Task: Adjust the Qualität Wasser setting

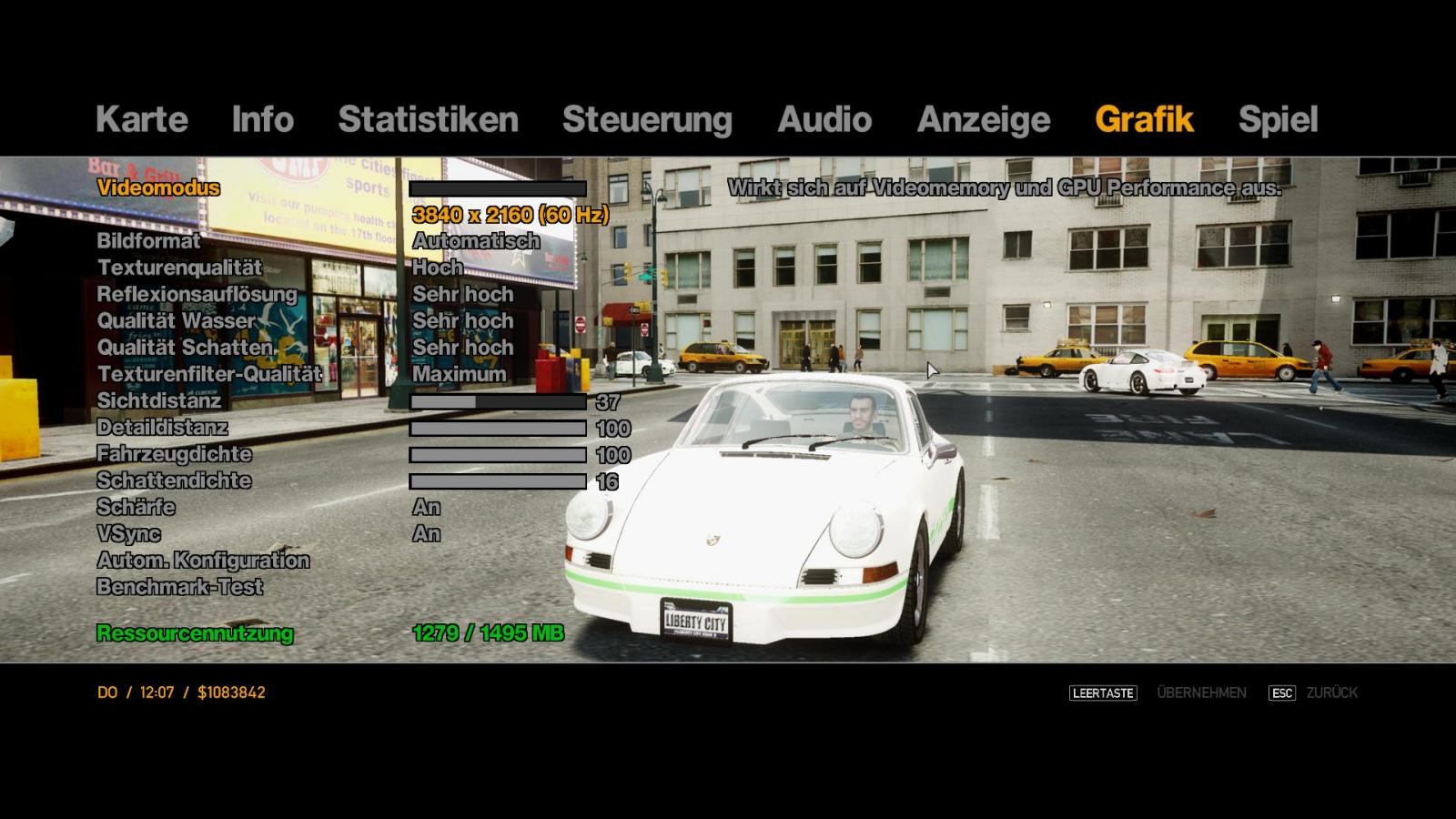Action: [x=177, y=321]
